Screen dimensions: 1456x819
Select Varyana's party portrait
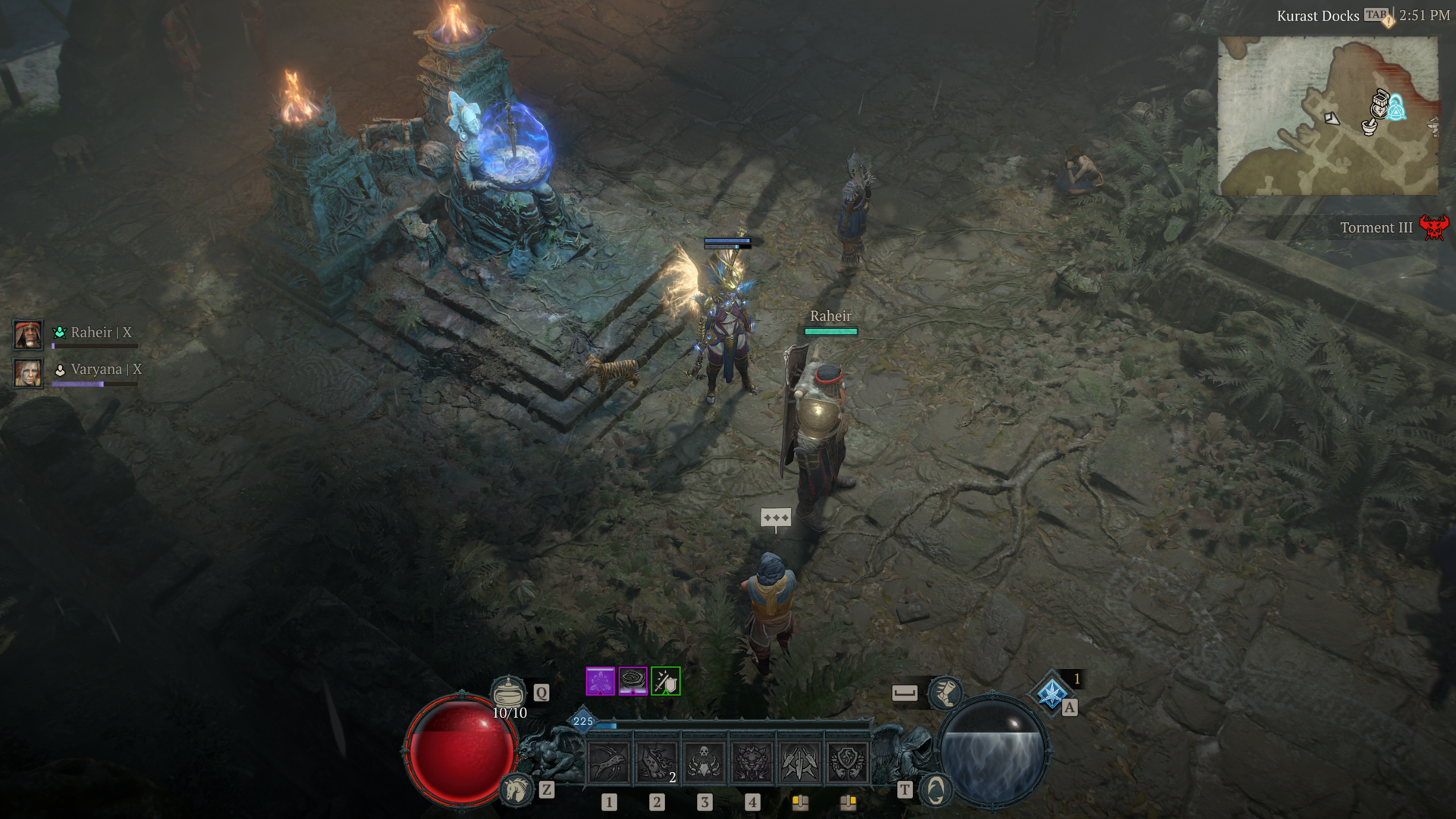click(x=28, y=372)
